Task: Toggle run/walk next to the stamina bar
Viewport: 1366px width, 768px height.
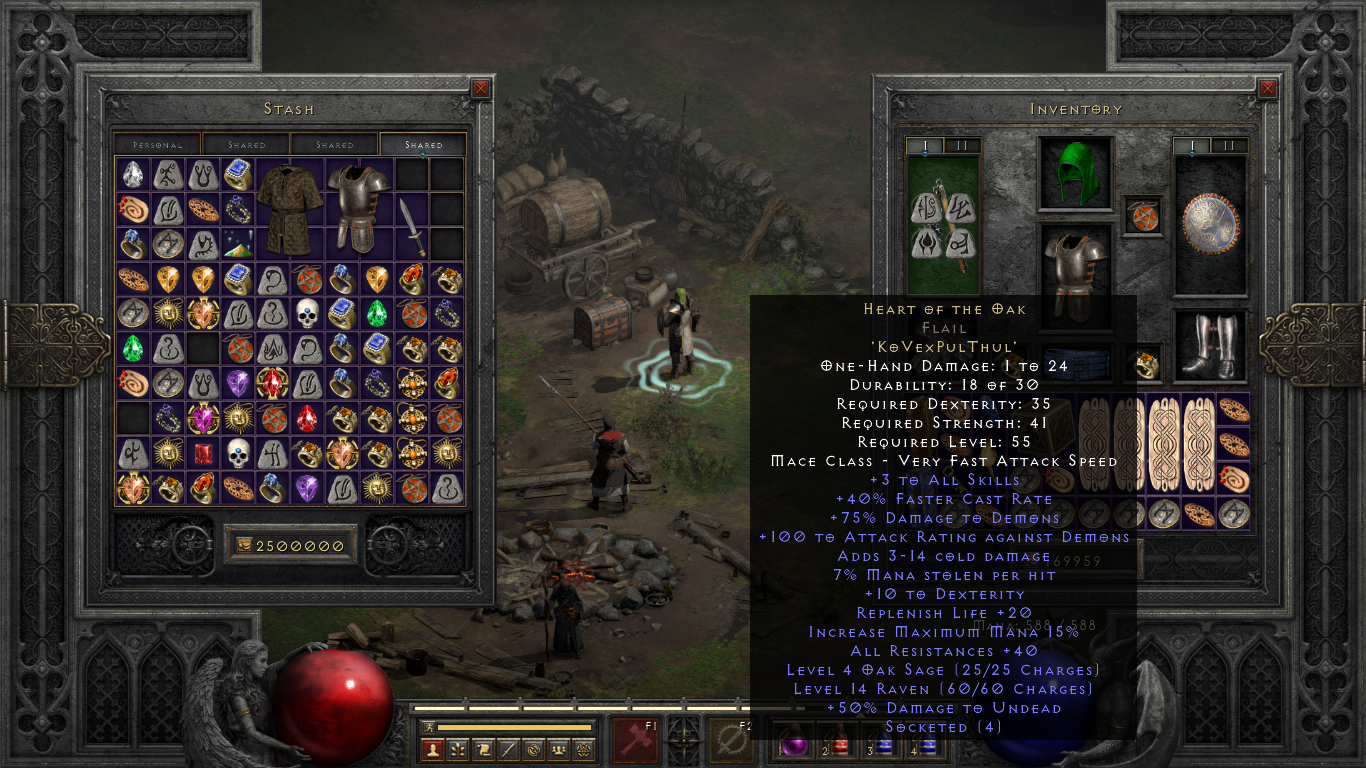Action: pos(429,727)
